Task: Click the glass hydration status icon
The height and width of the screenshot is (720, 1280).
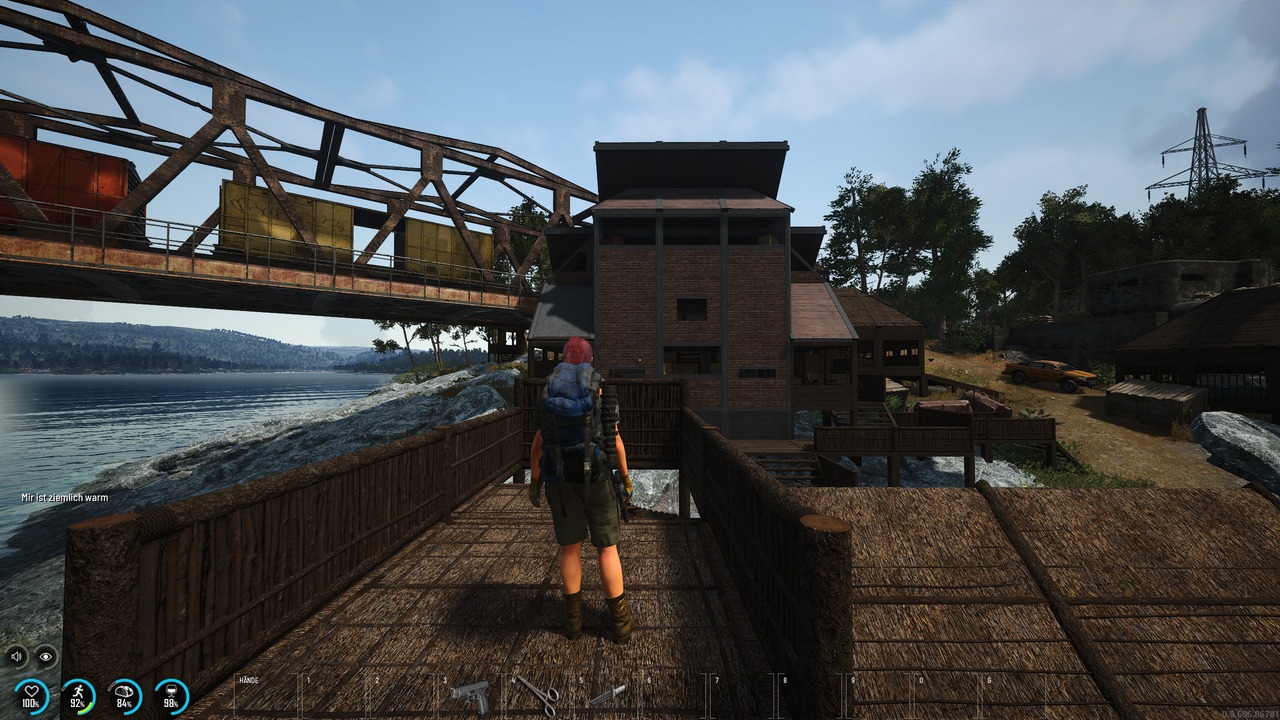Action: 171,696
